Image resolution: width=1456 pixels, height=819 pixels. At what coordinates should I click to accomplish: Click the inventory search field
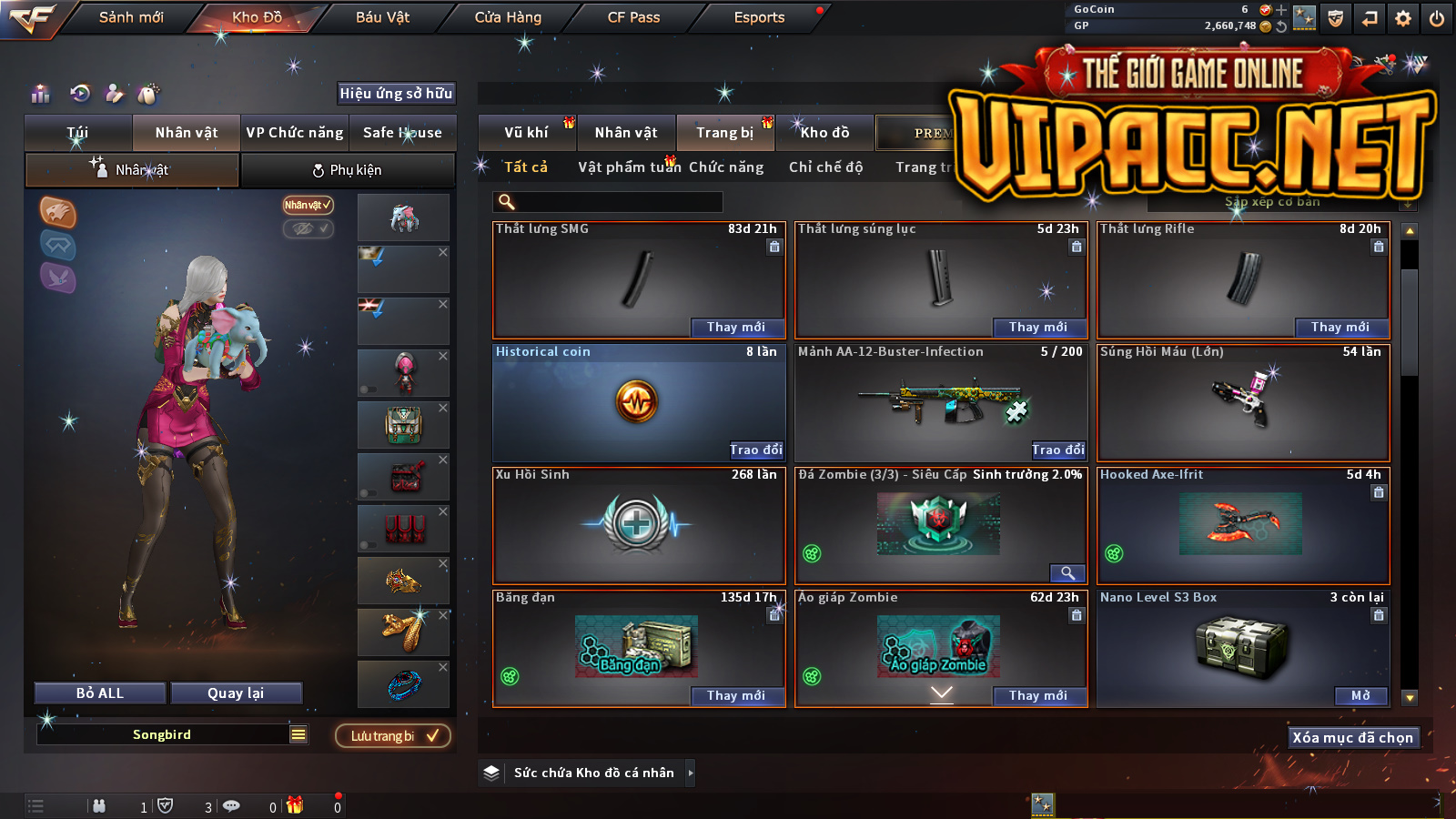pyautogui.click(x=610, y=202)
